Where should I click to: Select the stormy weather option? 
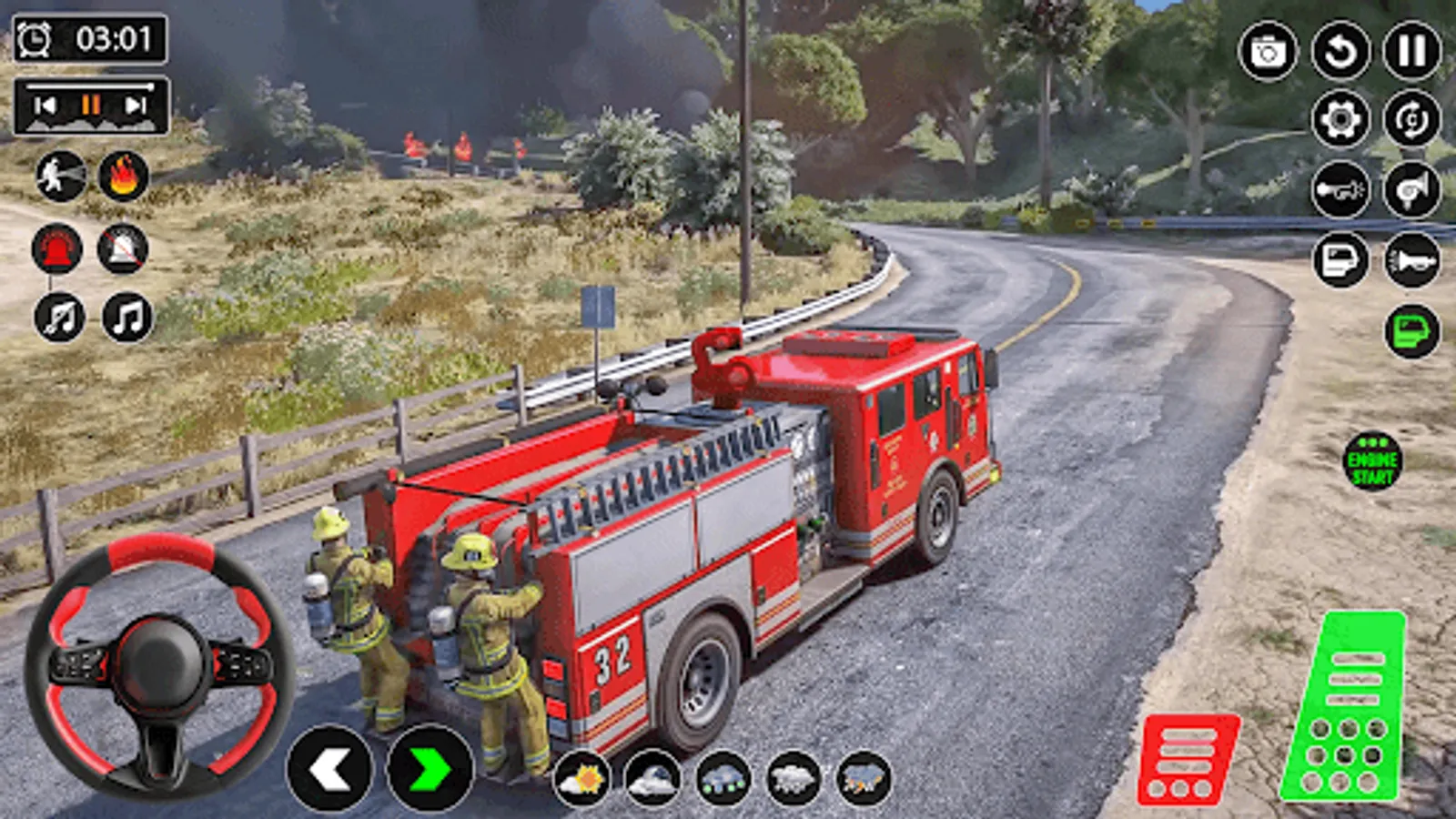point(860,779)
